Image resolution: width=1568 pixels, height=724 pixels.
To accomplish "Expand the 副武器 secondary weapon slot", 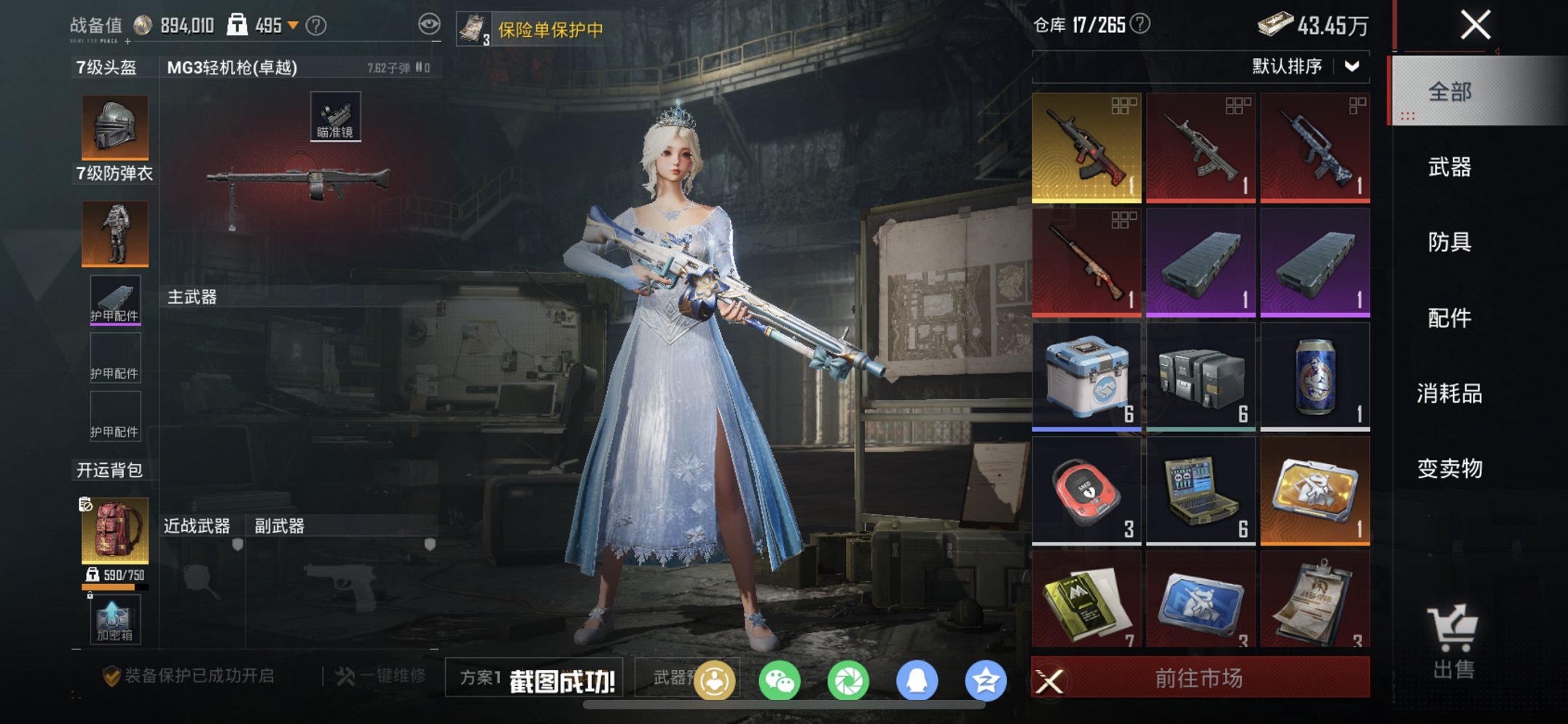I will click(278, 525).
